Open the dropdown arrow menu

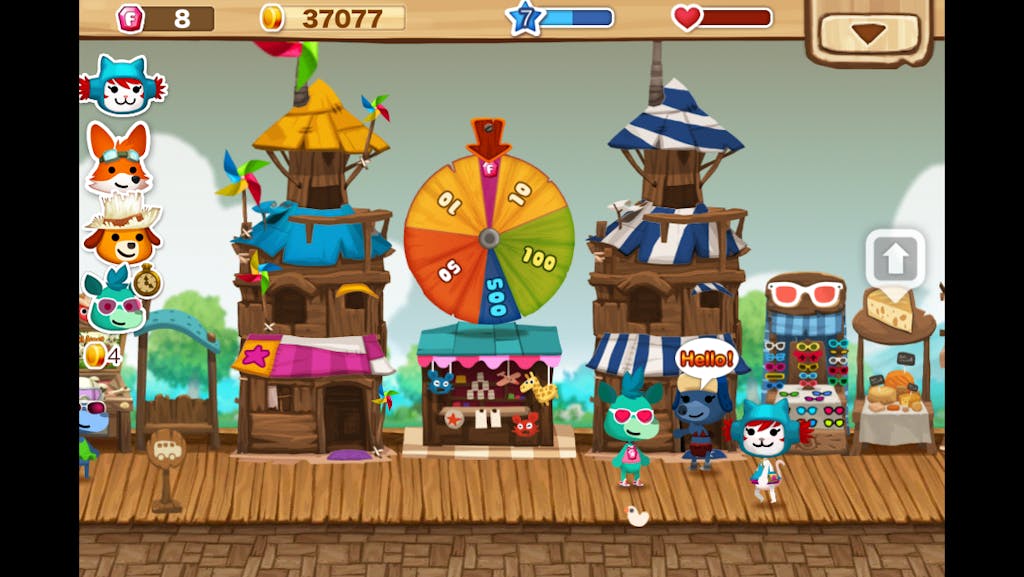pyautogui.click(x=867, y=33)
